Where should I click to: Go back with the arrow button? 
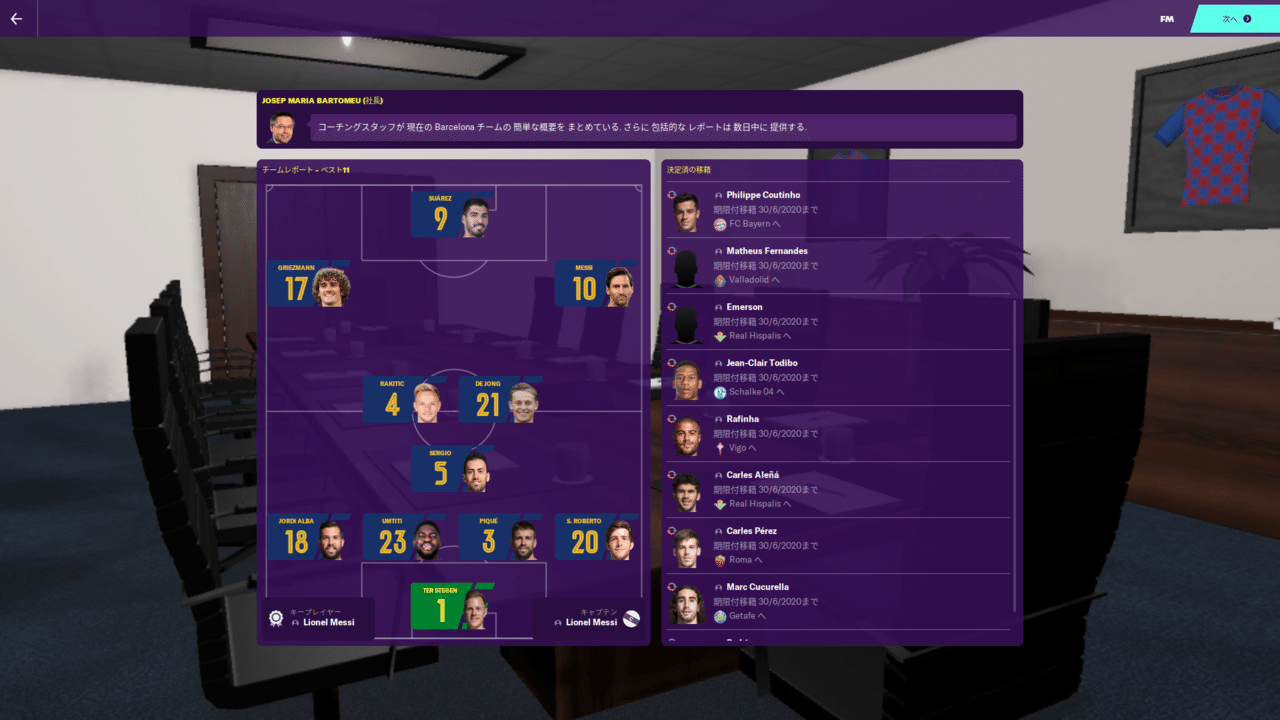(16, 18)
